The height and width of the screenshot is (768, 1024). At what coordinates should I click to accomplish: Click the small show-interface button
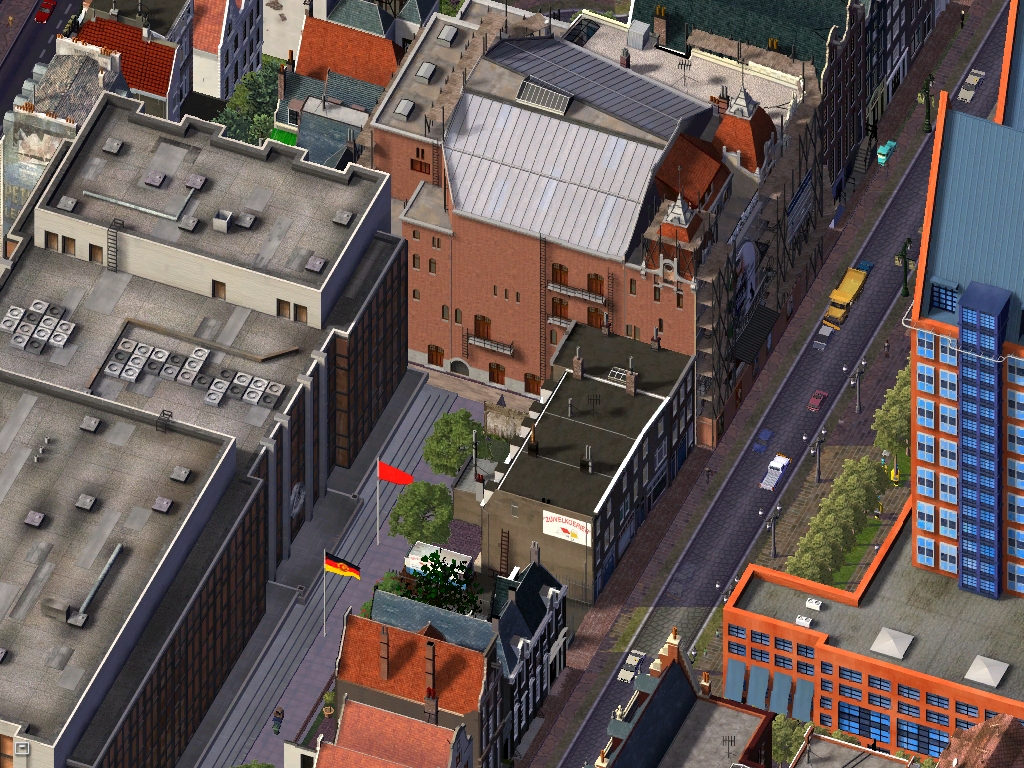click(21, 746)
